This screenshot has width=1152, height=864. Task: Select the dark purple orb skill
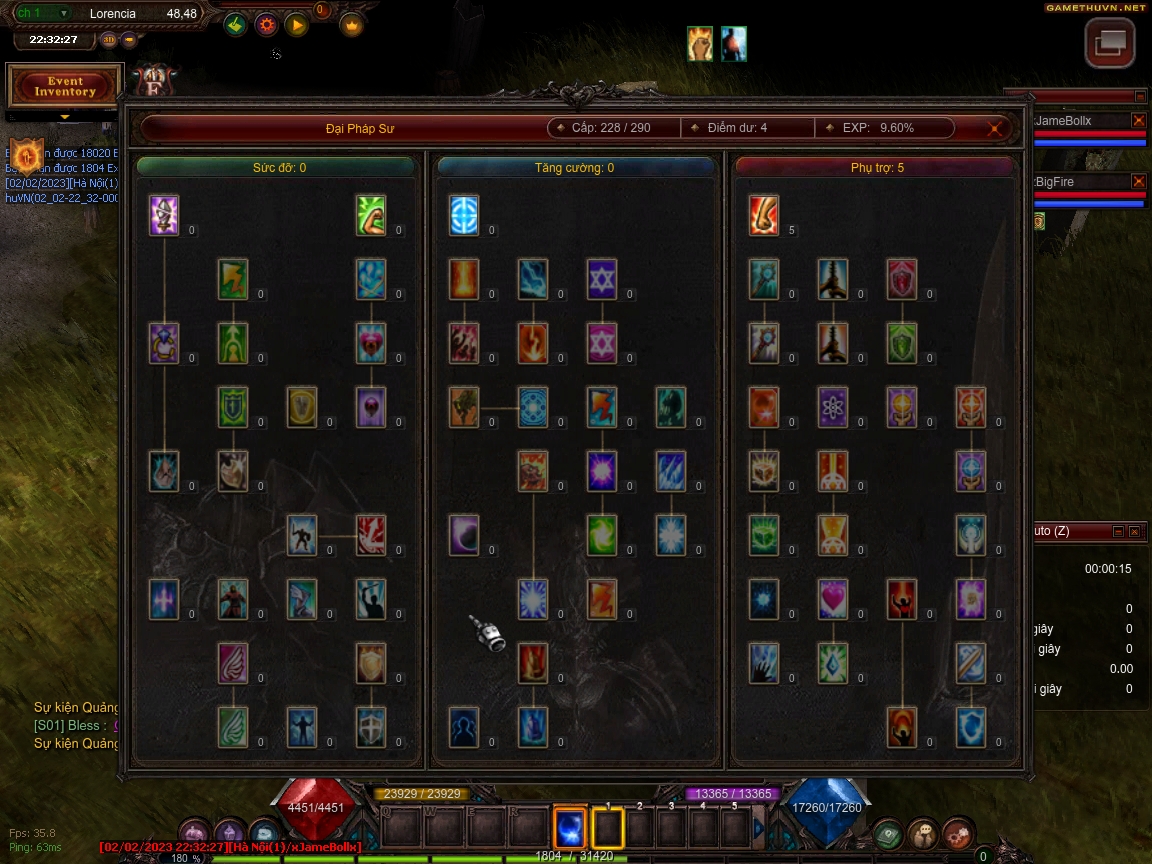click(464, 535)
